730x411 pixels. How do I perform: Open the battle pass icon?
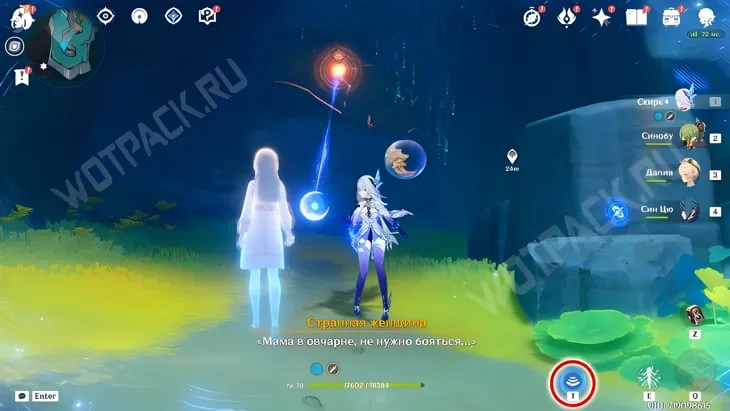pos(567,17)
